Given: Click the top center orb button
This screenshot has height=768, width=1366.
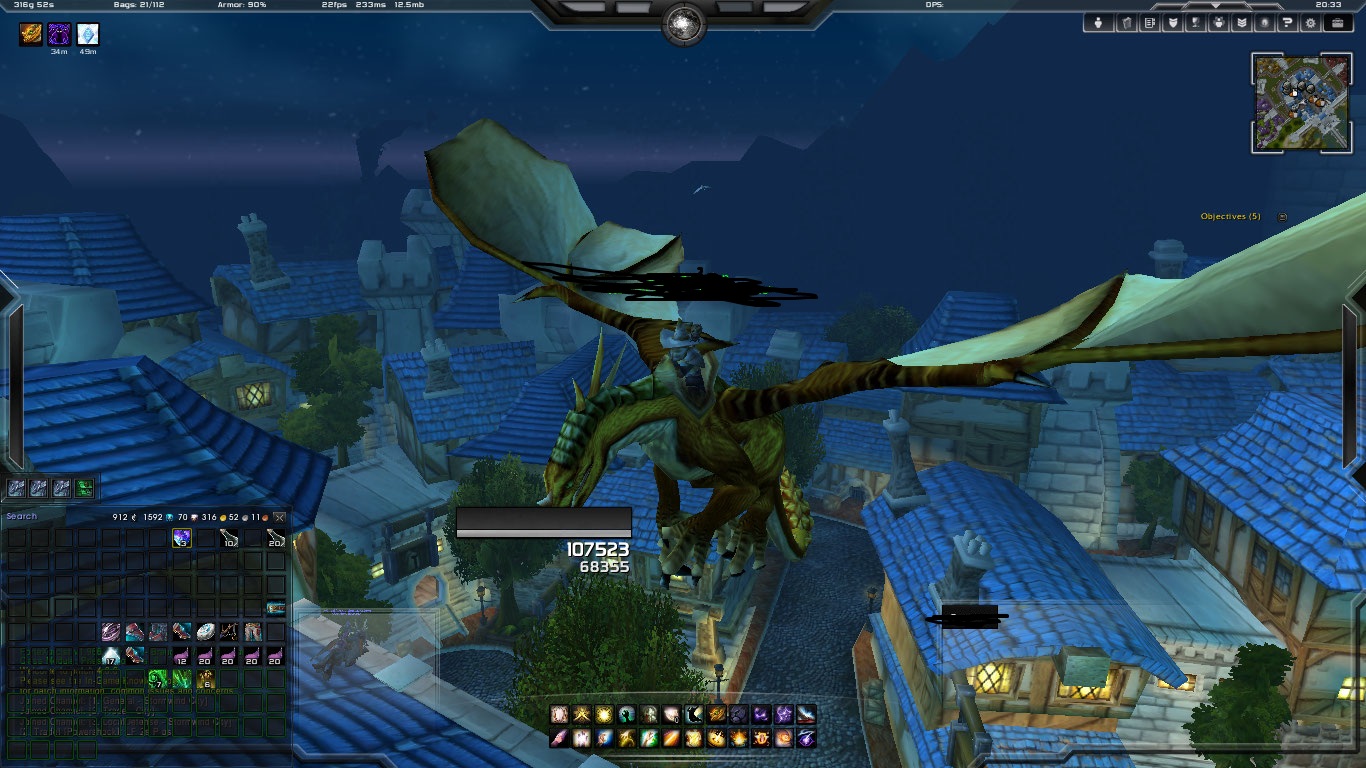Looking at the screenshot, I should [x=684, y=24].
